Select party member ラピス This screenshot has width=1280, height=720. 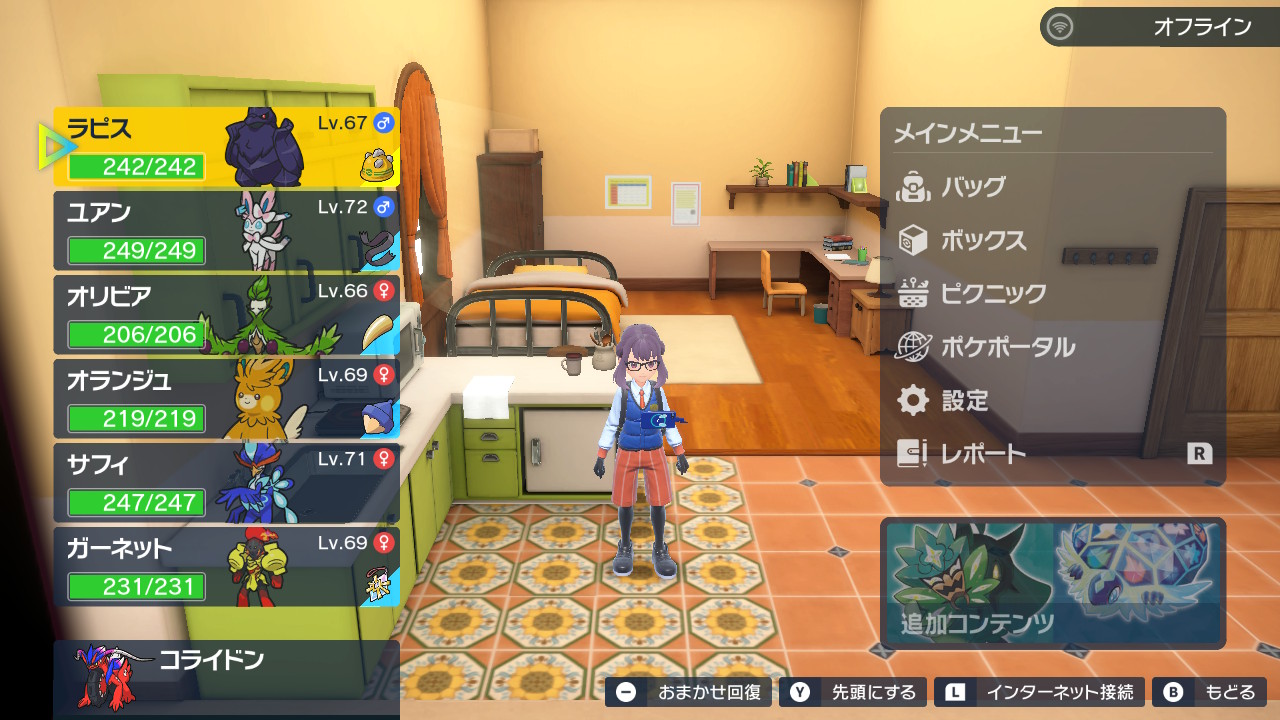(x=226, y=147)
